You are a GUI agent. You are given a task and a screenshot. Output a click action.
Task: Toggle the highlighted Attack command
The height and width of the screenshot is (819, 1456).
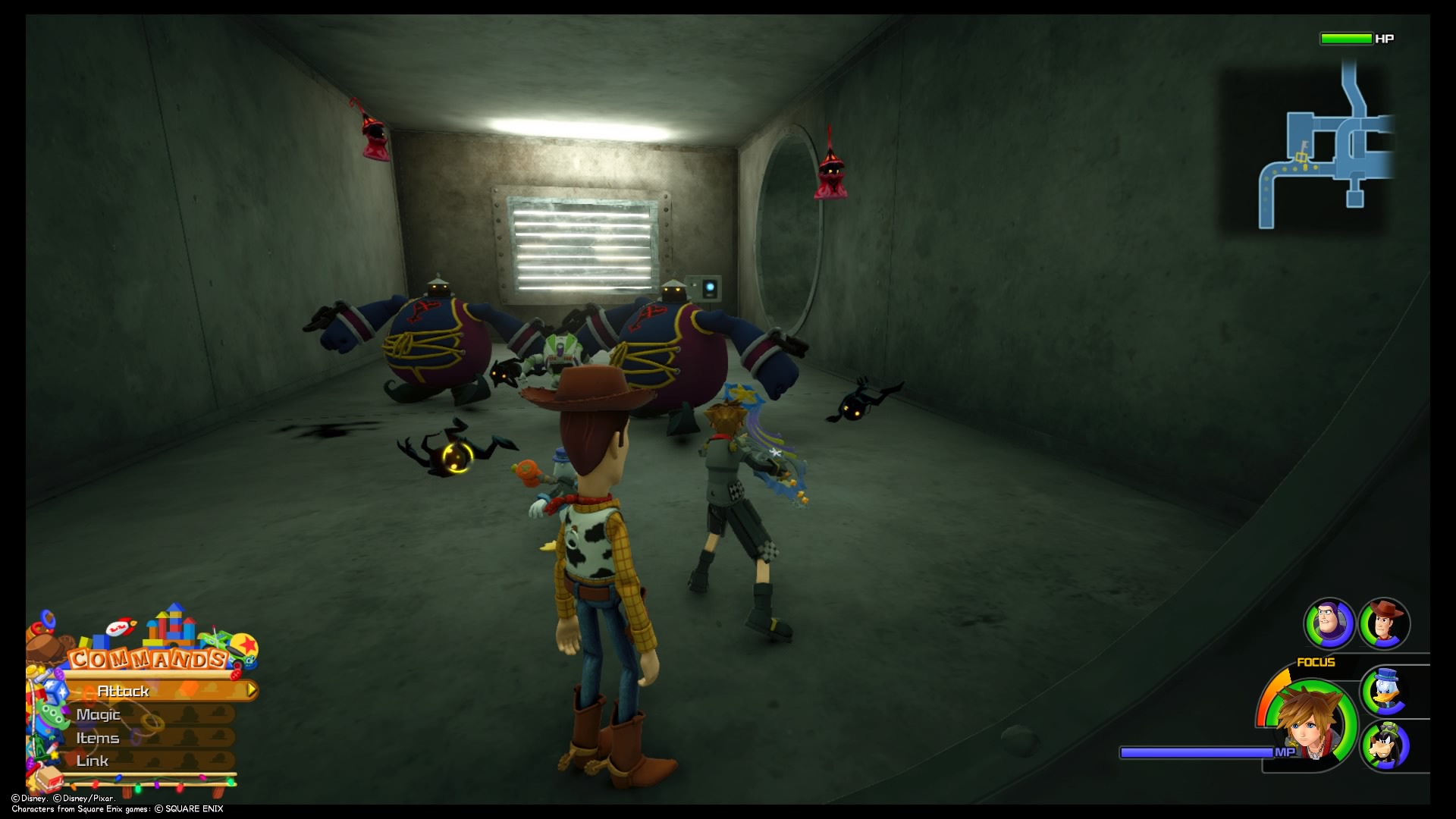[122, 692]
